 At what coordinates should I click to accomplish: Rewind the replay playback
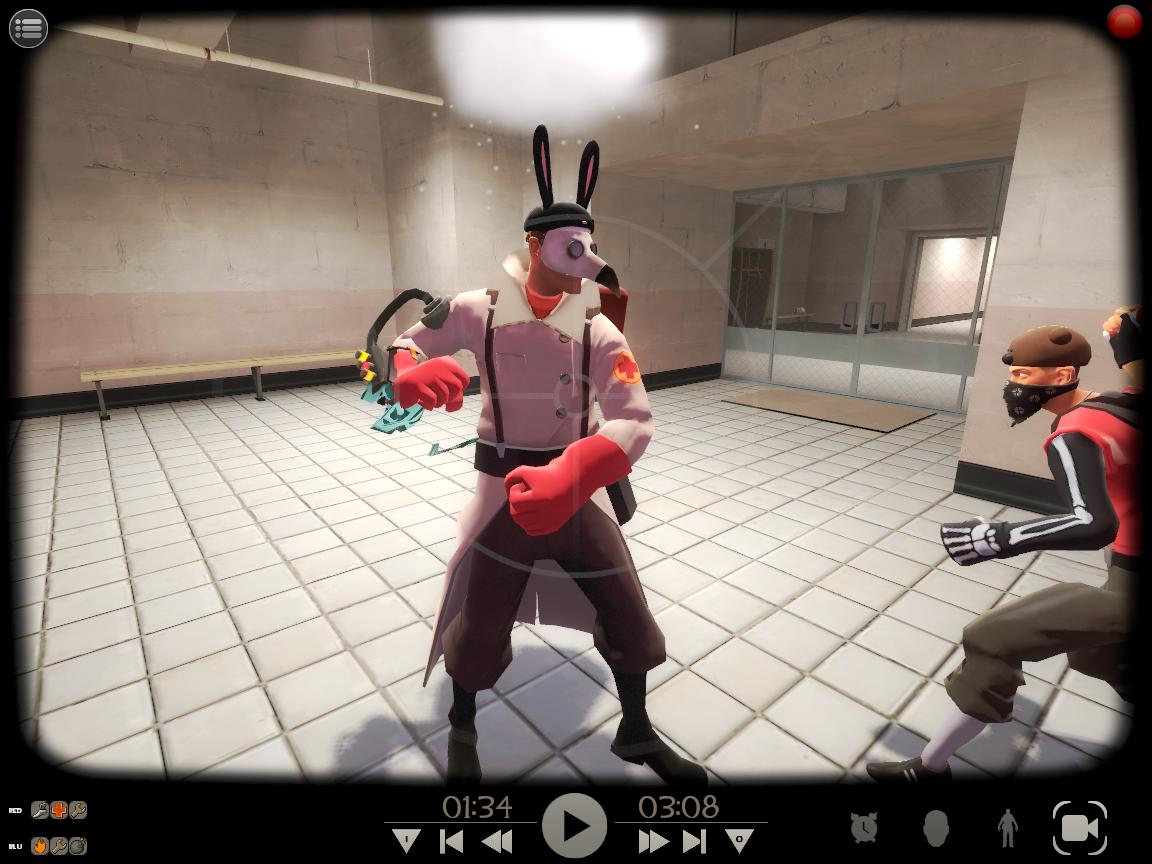point(497,841)
